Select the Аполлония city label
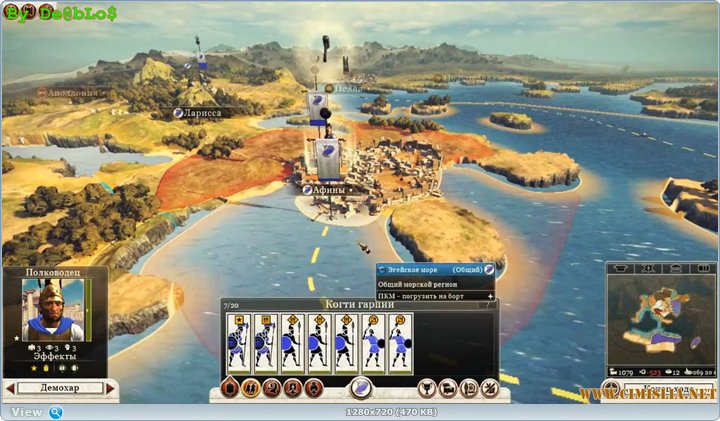Screen dimensions: 720x421 pos(68,91)
